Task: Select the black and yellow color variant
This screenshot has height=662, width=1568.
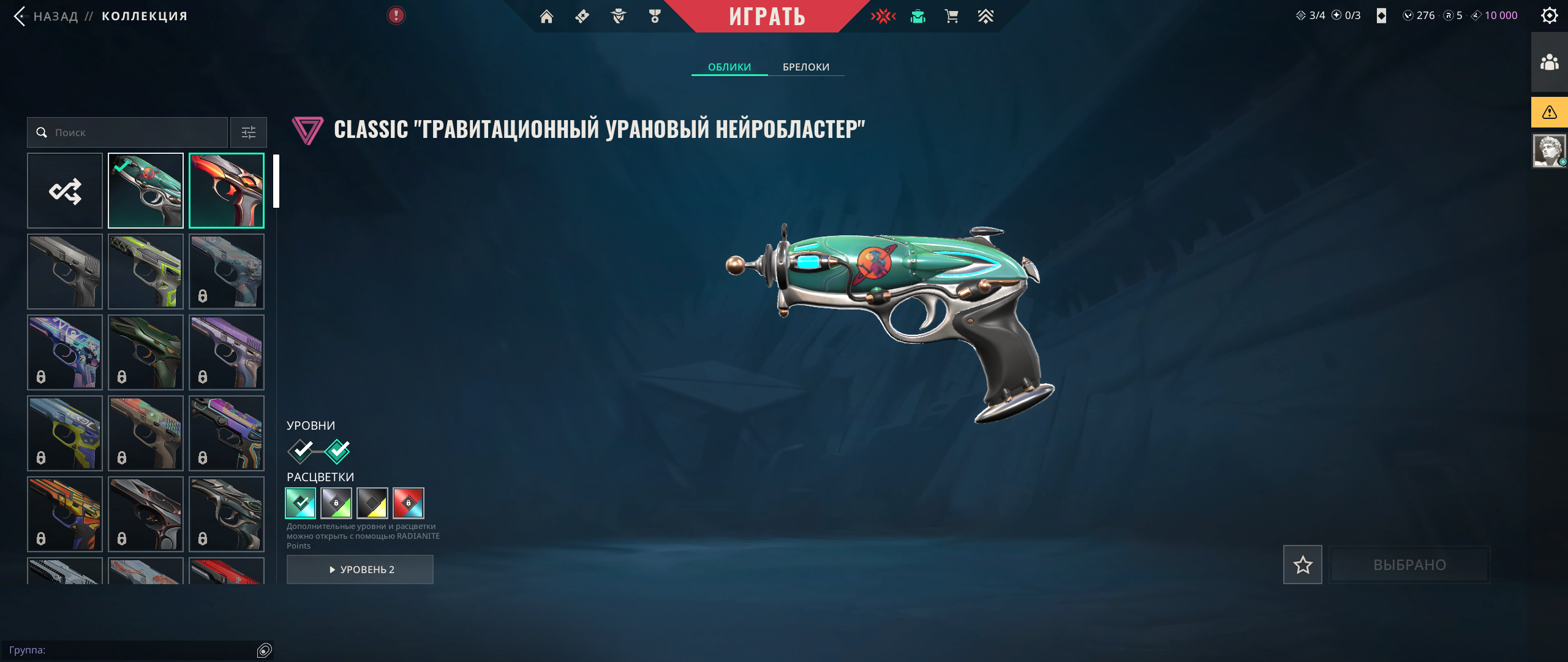Action: pos(372,503)
